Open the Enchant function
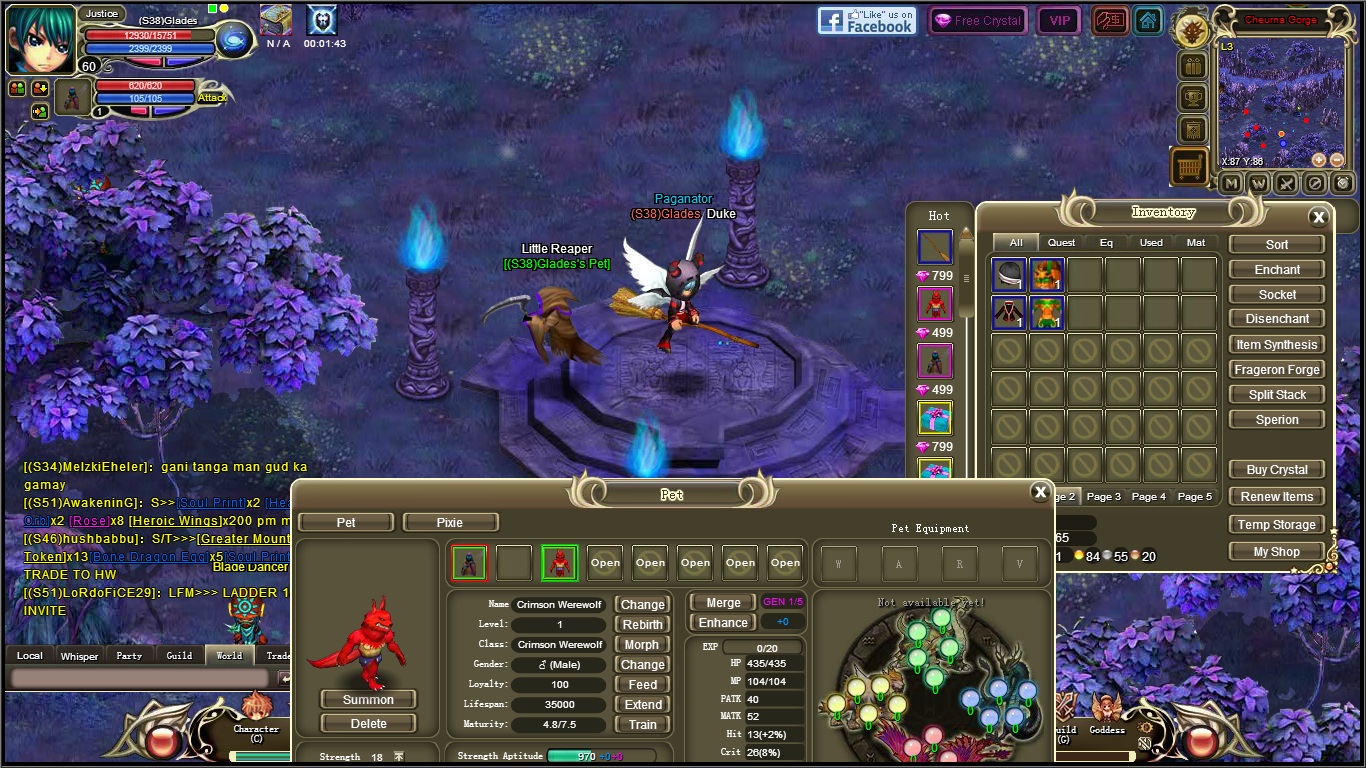 coord(1277,270)
